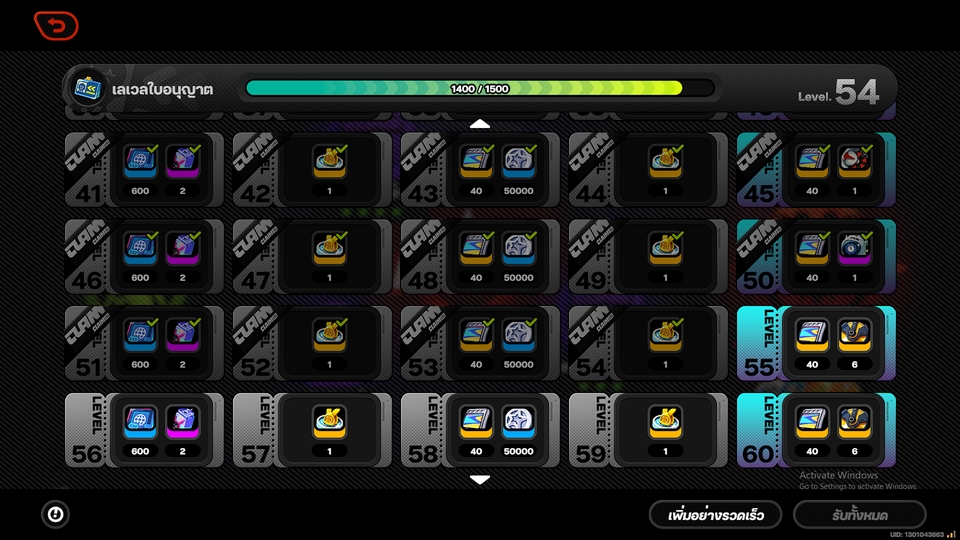Open the Level 56 reward tile
960x540 pixels.
[x=144, y=429]
